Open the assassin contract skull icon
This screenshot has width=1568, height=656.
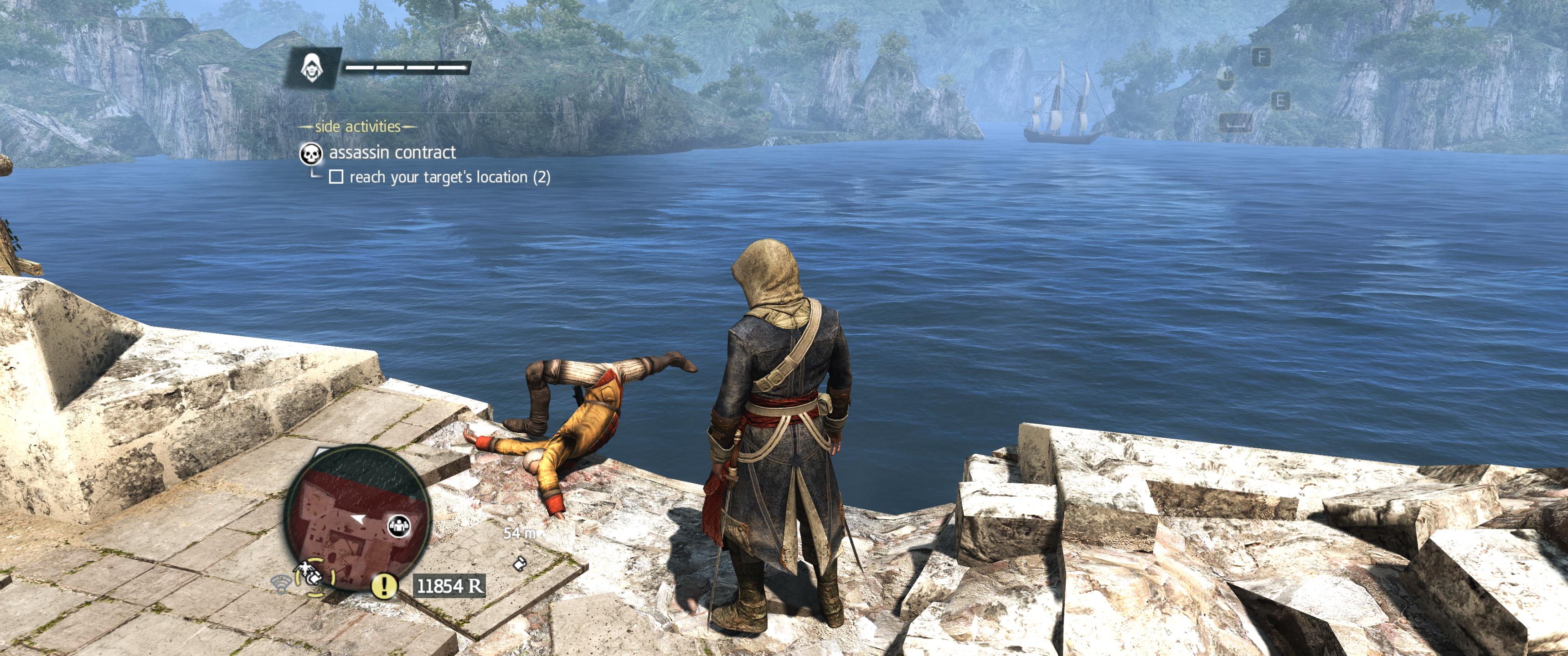pos(311,154)
